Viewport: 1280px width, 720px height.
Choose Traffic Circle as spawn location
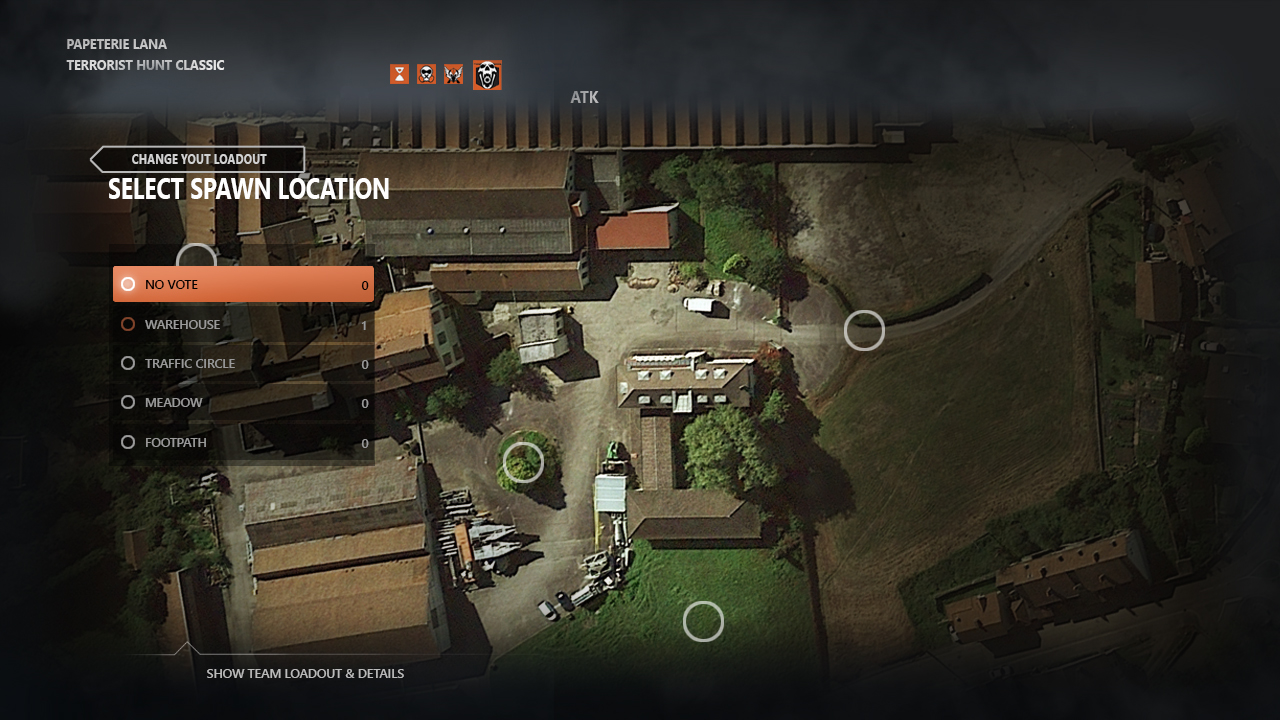point(243,363)
